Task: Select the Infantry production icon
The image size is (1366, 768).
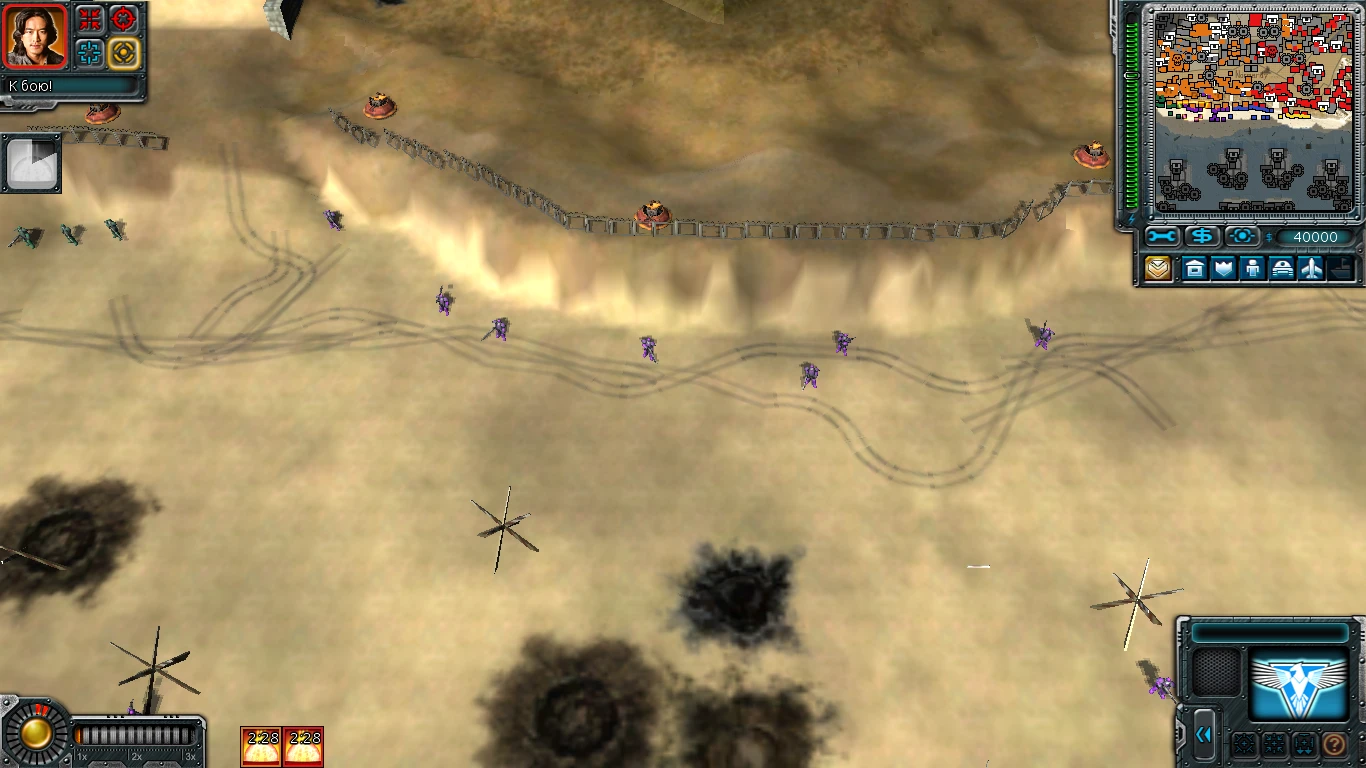Action: coord(1252,268)
